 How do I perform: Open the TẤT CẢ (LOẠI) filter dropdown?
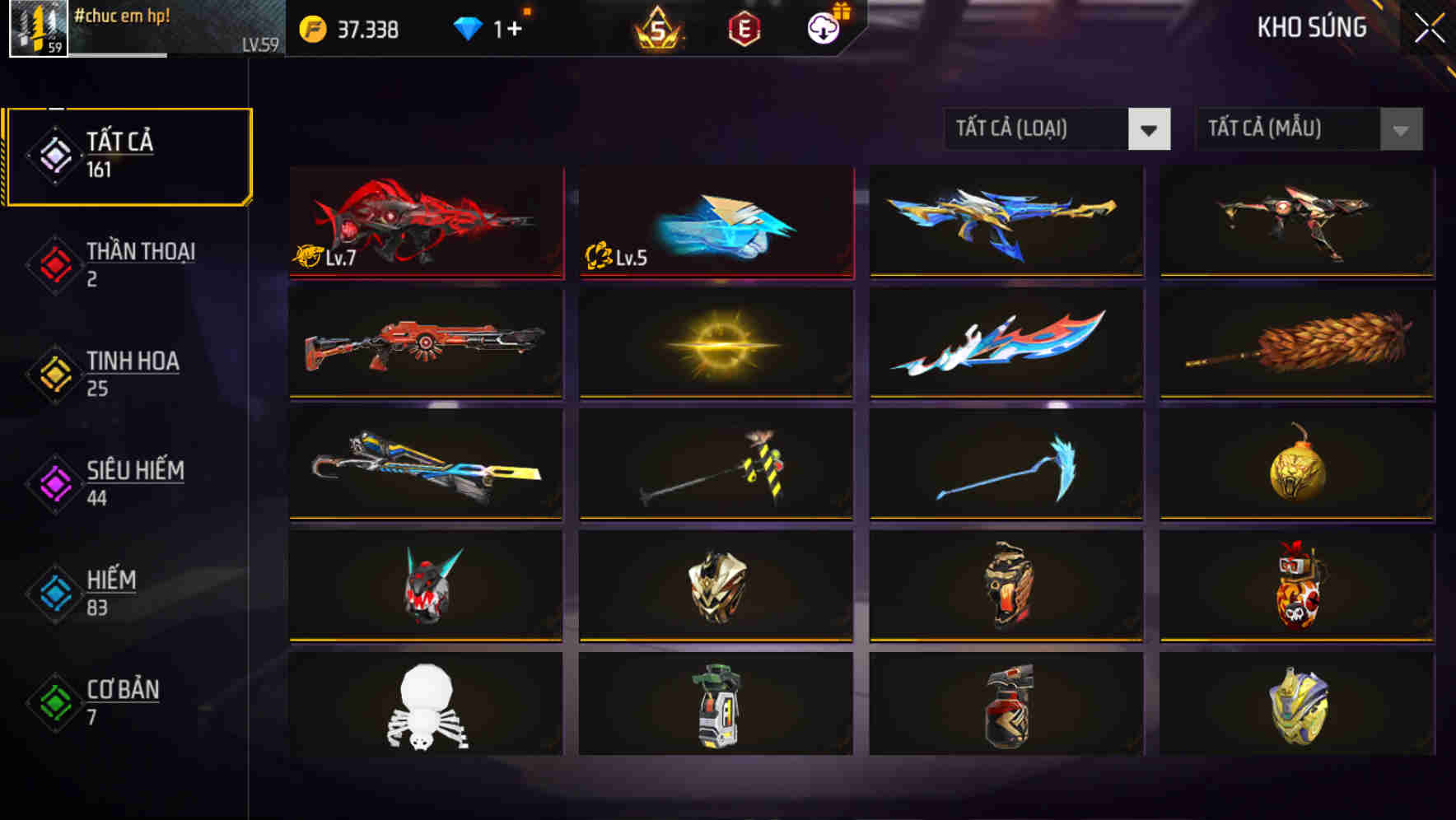pos(1057,129)
